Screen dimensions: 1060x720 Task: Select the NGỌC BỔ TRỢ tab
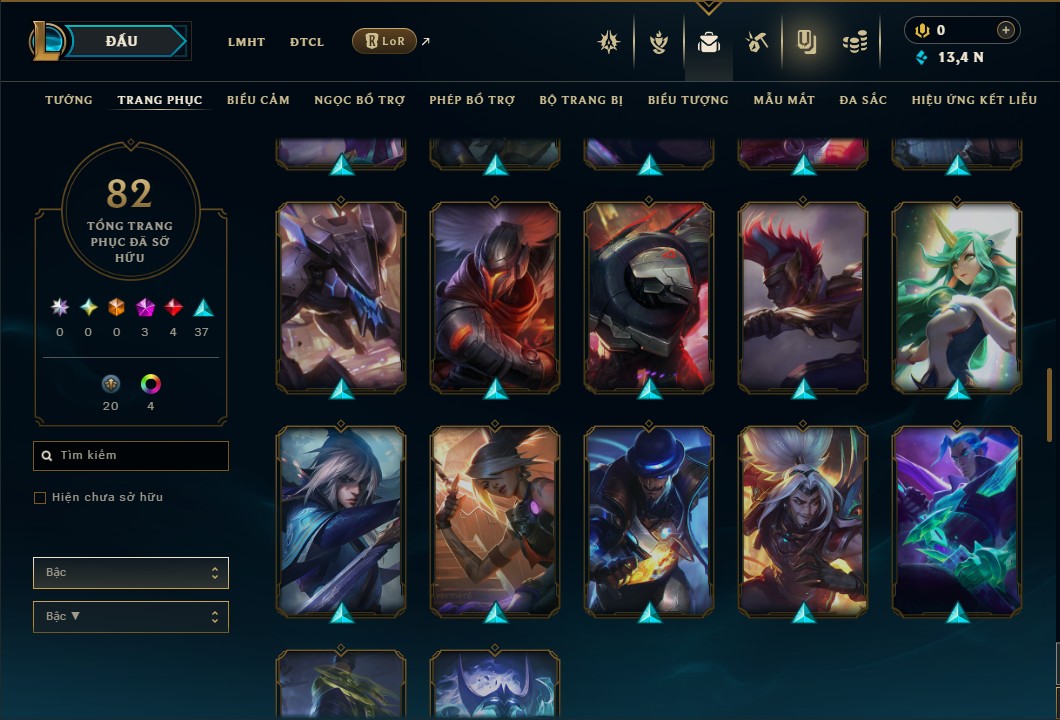pos(359,100)
